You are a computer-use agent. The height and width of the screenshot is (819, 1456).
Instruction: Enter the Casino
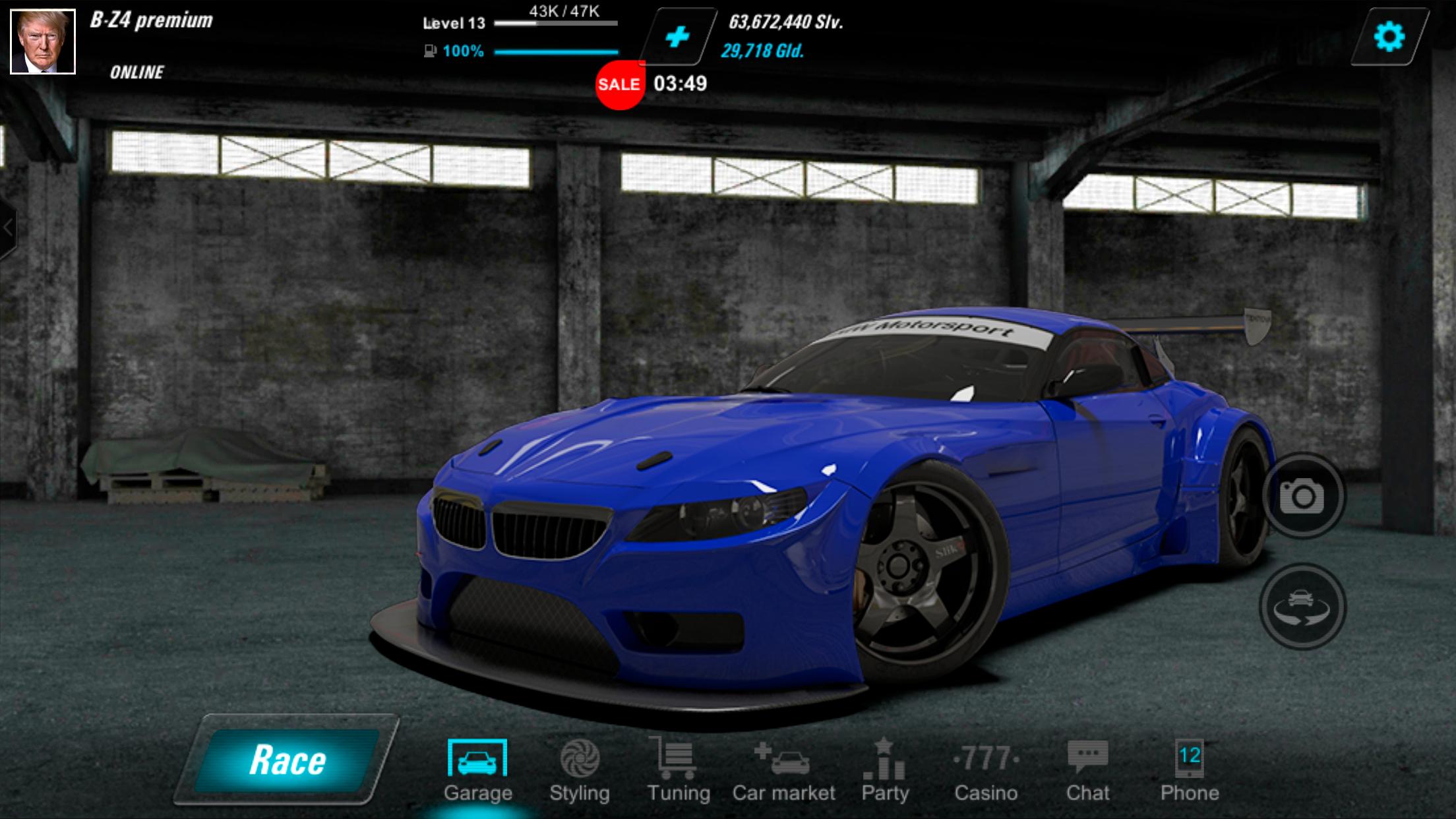click(x=986, y=770)
